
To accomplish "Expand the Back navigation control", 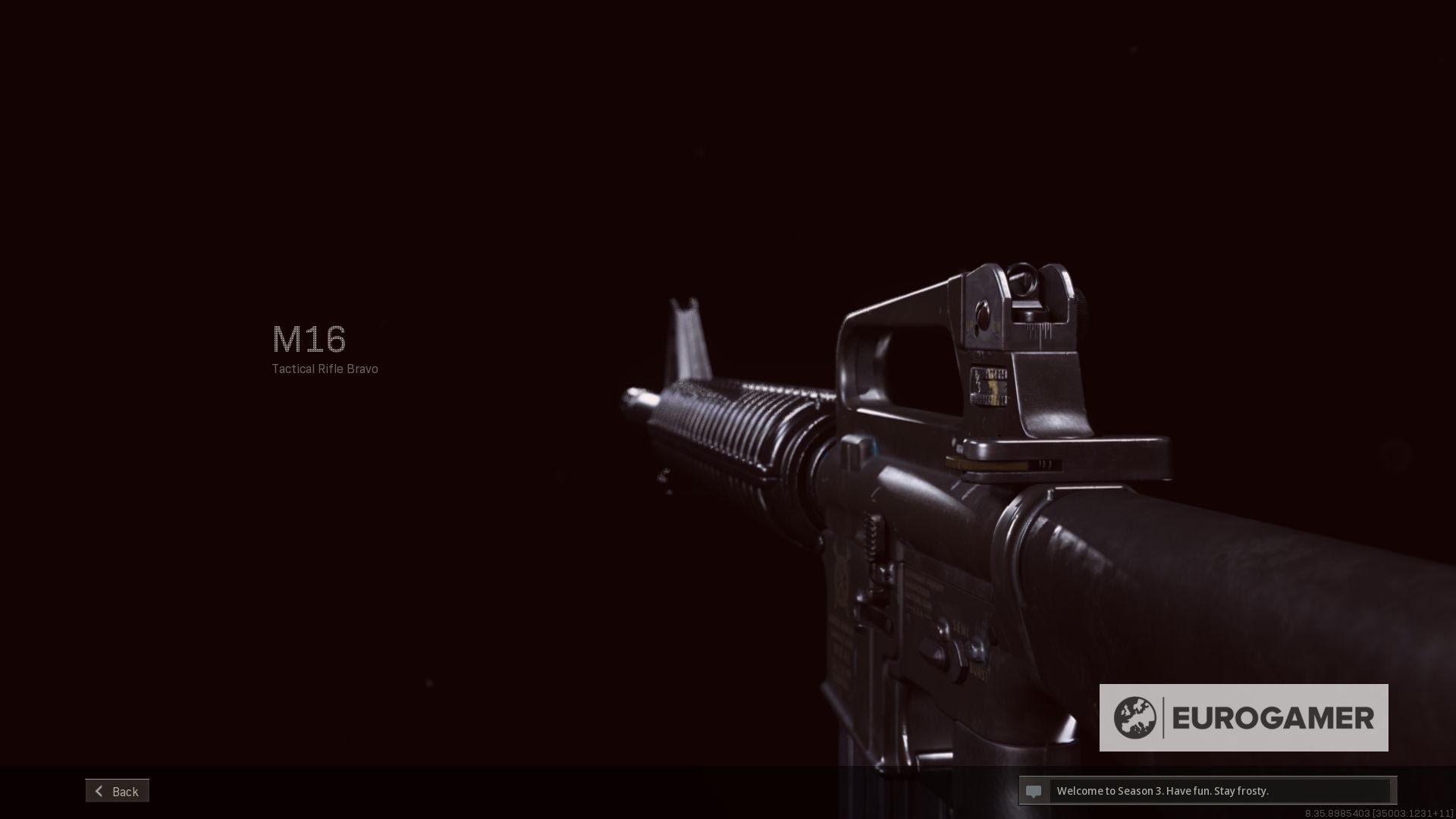I will (118, 791).
